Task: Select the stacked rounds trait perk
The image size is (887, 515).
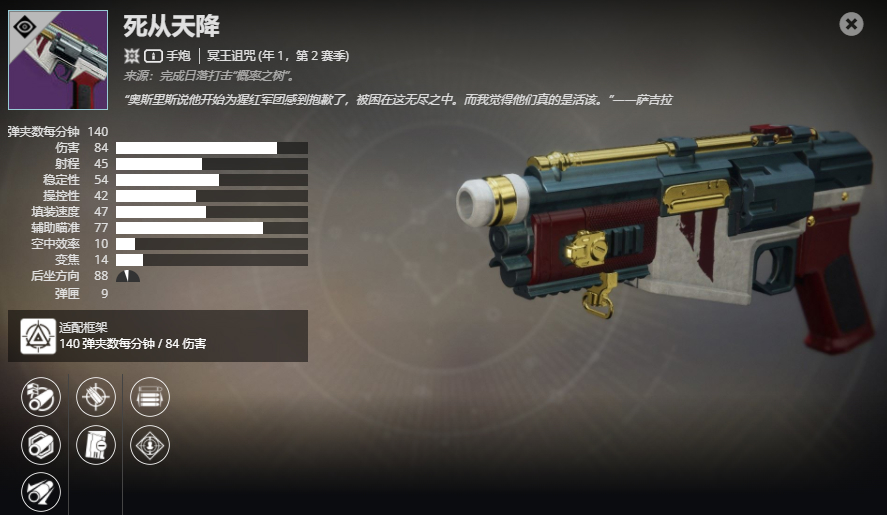Action: click(150, 397)
